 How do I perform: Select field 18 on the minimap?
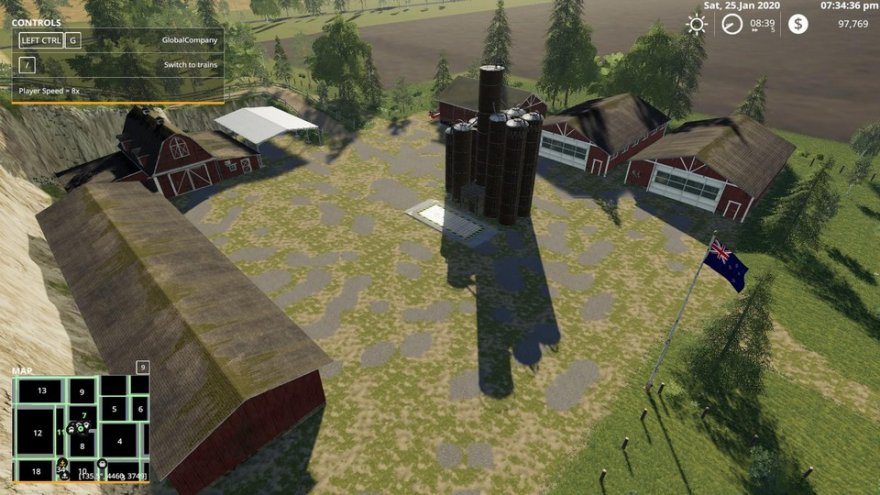pyautogui.click(x=36, y=470)
